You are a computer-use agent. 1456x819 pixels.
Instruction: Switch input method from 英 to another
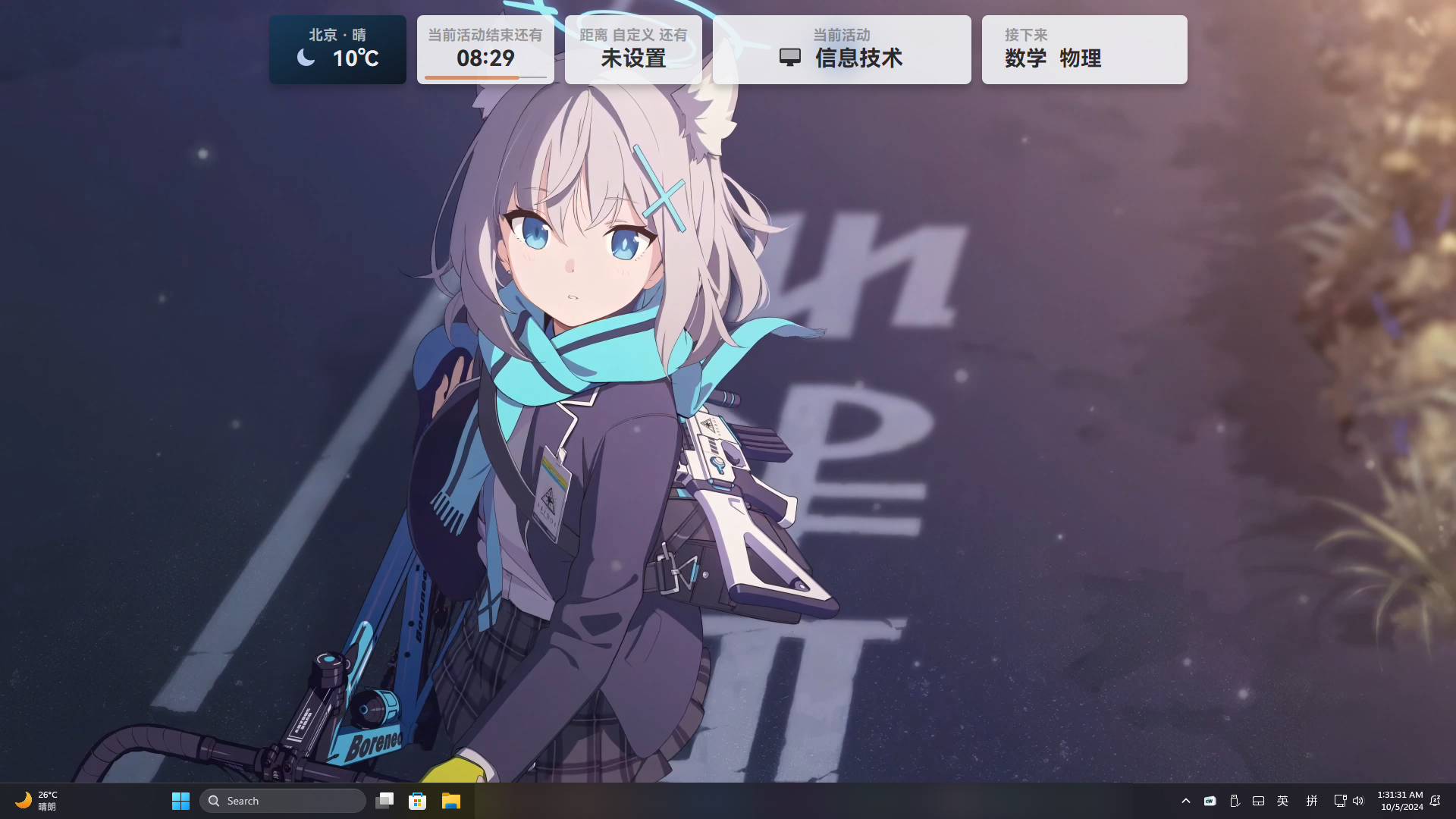(x=1282, y=800)
